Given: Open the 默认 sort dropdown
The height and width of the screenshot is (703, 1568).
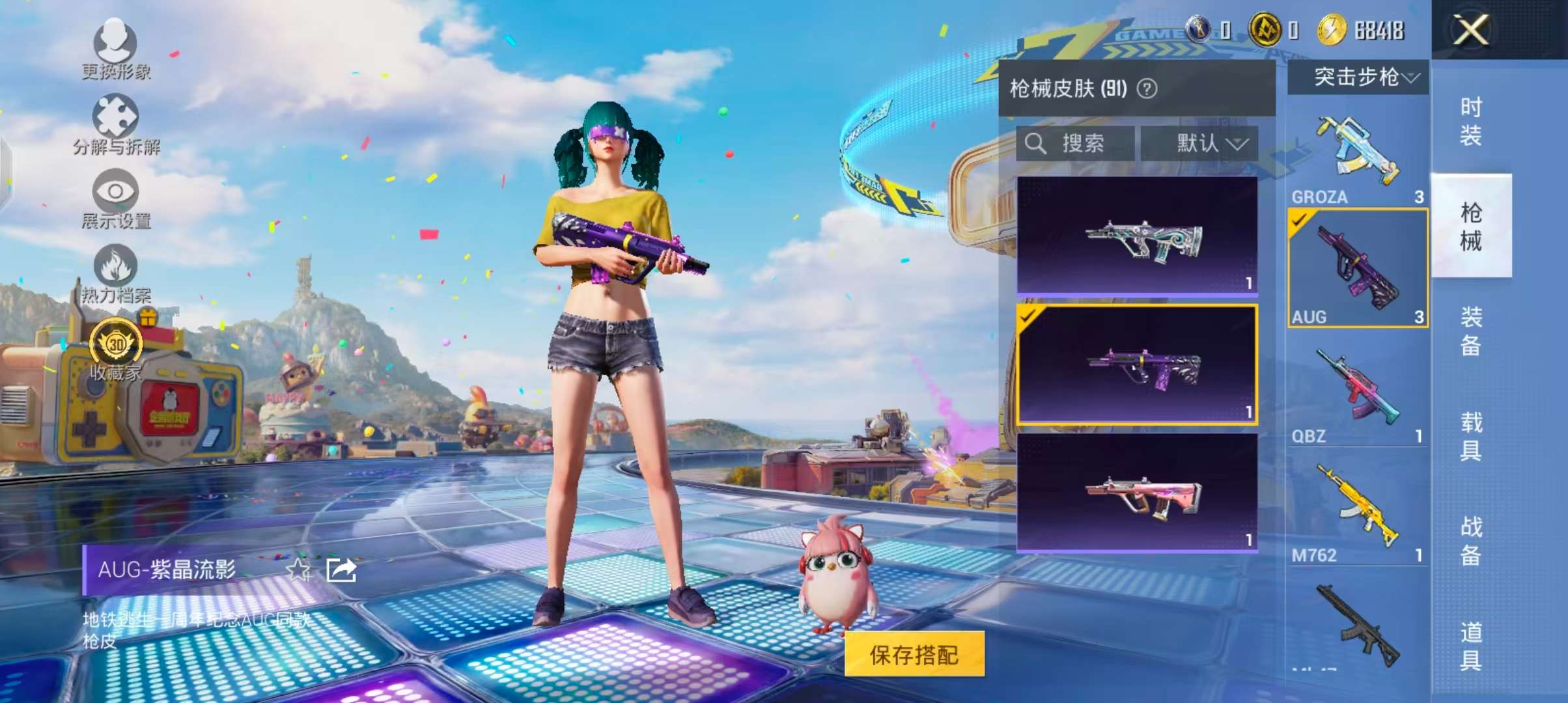Looking at the screenshot, I should click(1199, 143).
